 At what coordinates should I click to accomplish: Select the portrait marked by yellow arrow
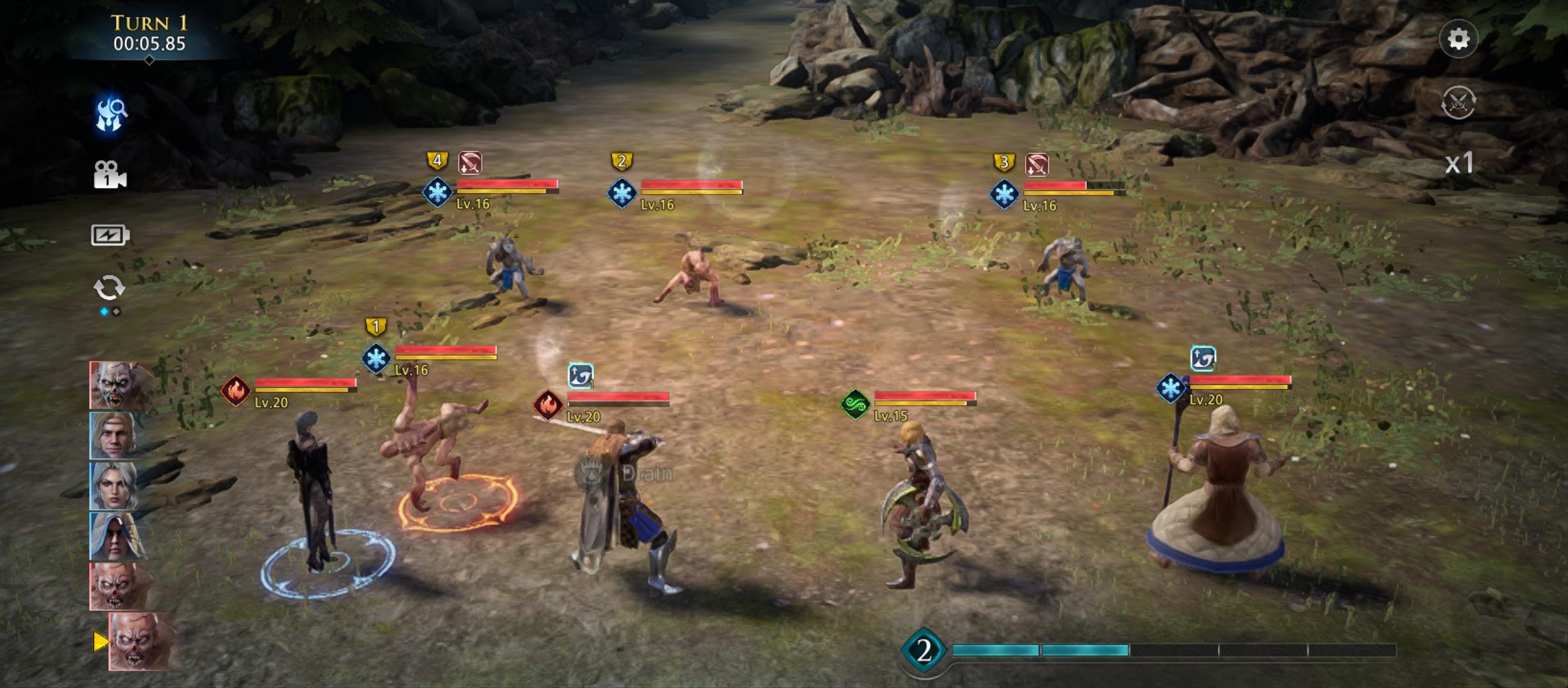click(x=143, y=641)
